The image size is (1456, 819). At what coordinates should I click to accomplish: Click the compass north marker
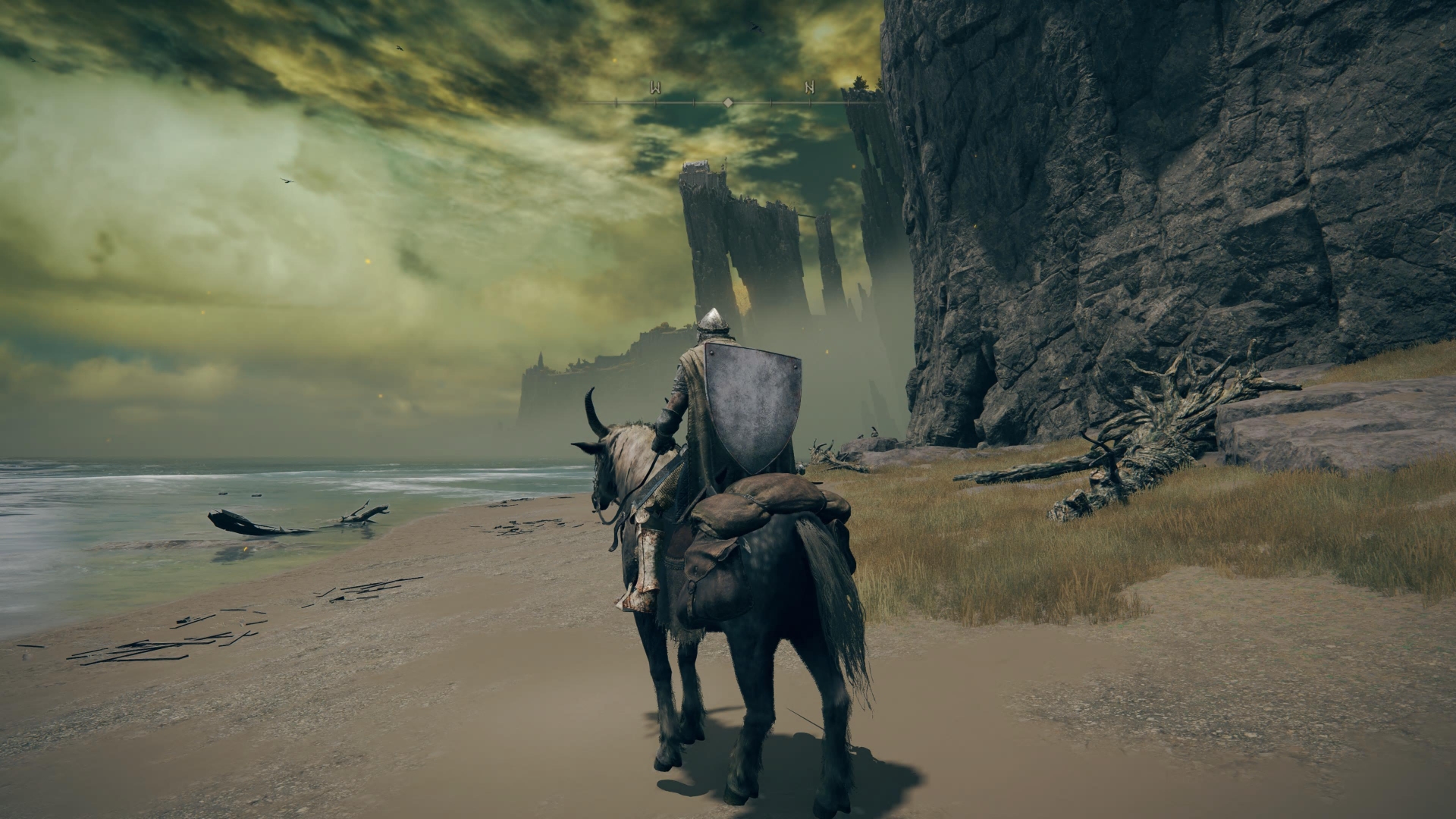pyautogui.click(x=809, y=89)
